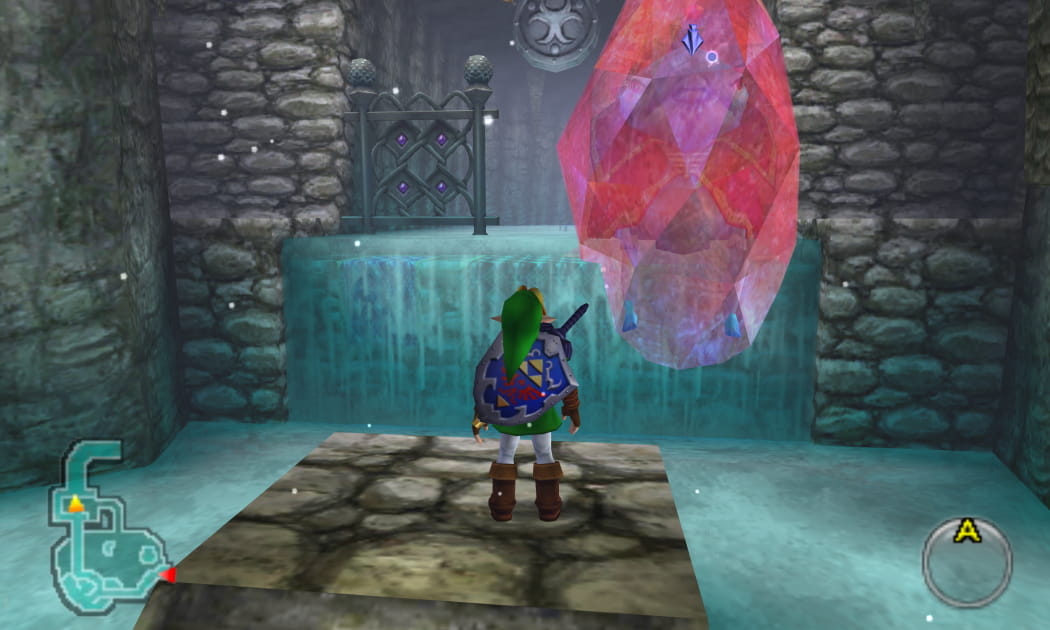Select the yellow player arrow on the minimap

(x=76, y=503)
